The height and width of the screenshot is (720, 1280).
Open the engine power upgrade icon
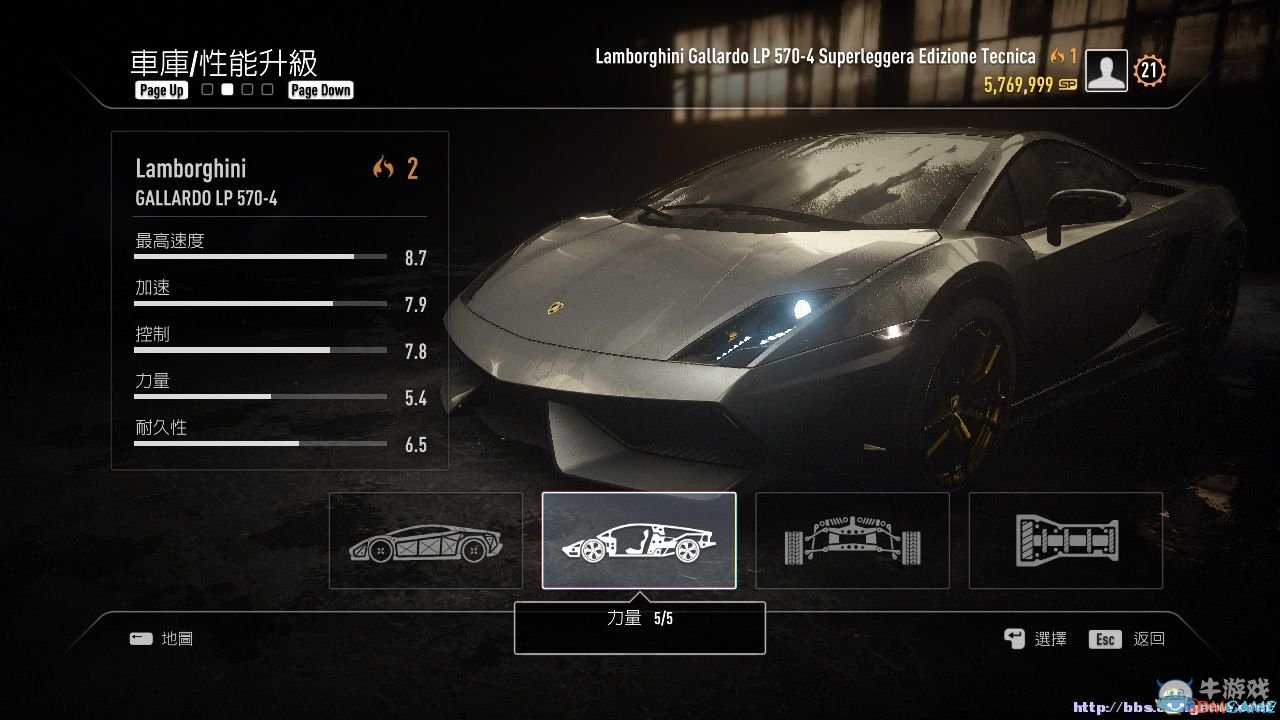point(639,540)
